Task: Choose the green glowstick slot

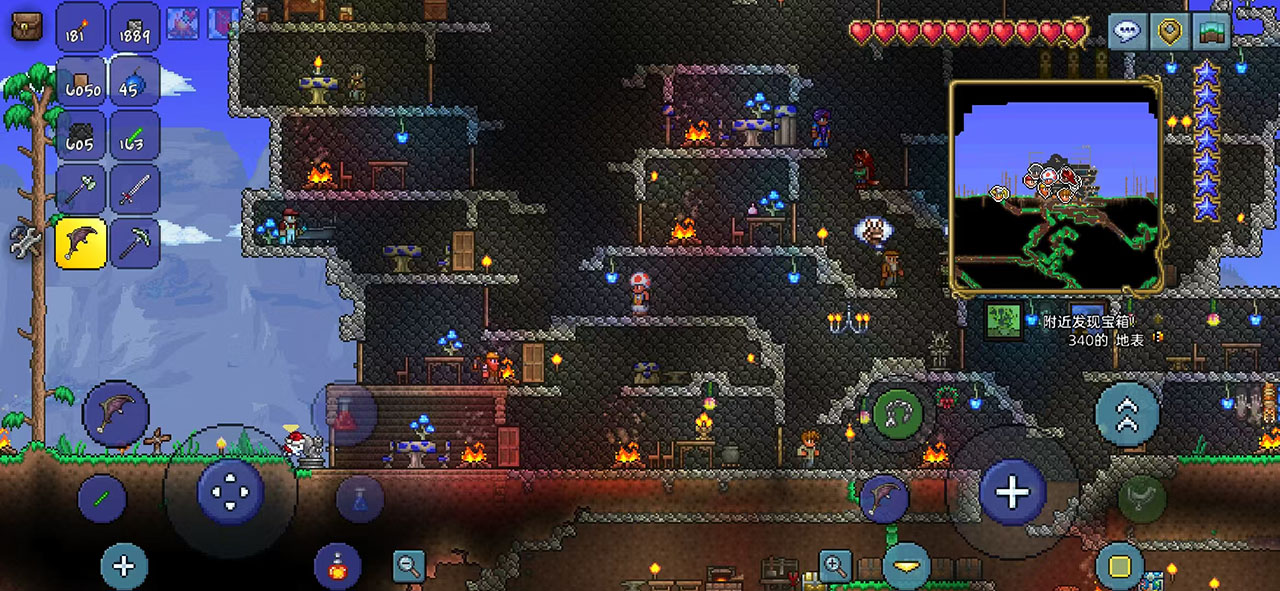Action: [x=134, y=135]
